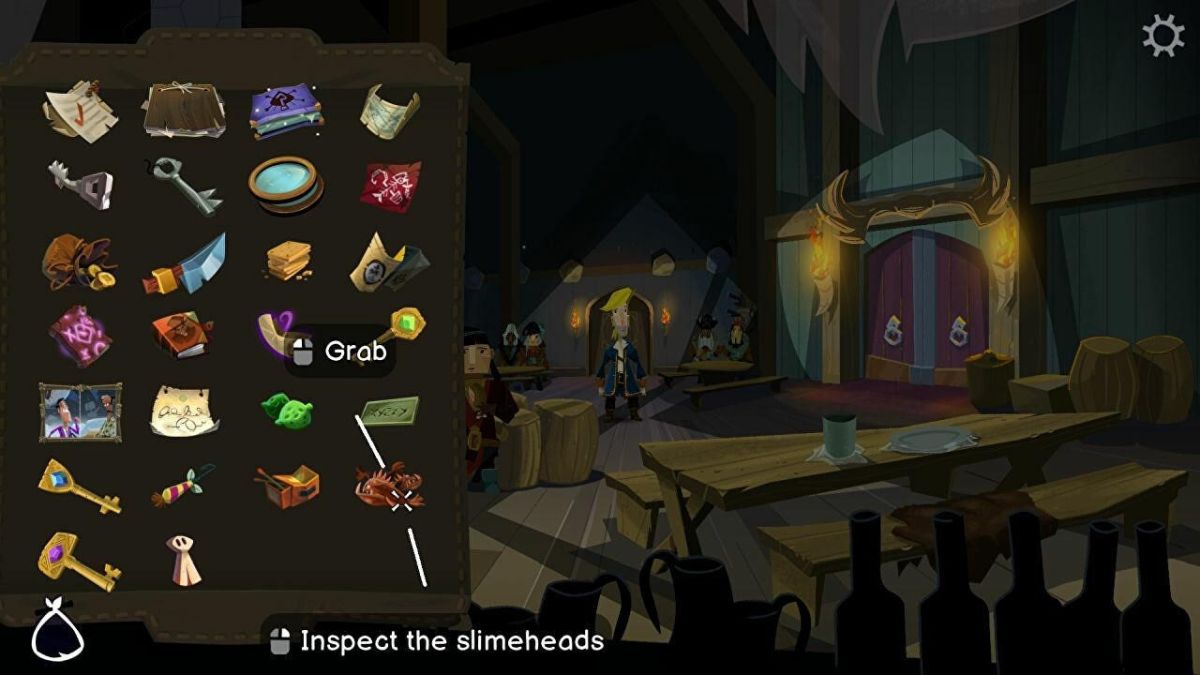
Task: Select the glowing pink spell book
Action: (81, 335)
